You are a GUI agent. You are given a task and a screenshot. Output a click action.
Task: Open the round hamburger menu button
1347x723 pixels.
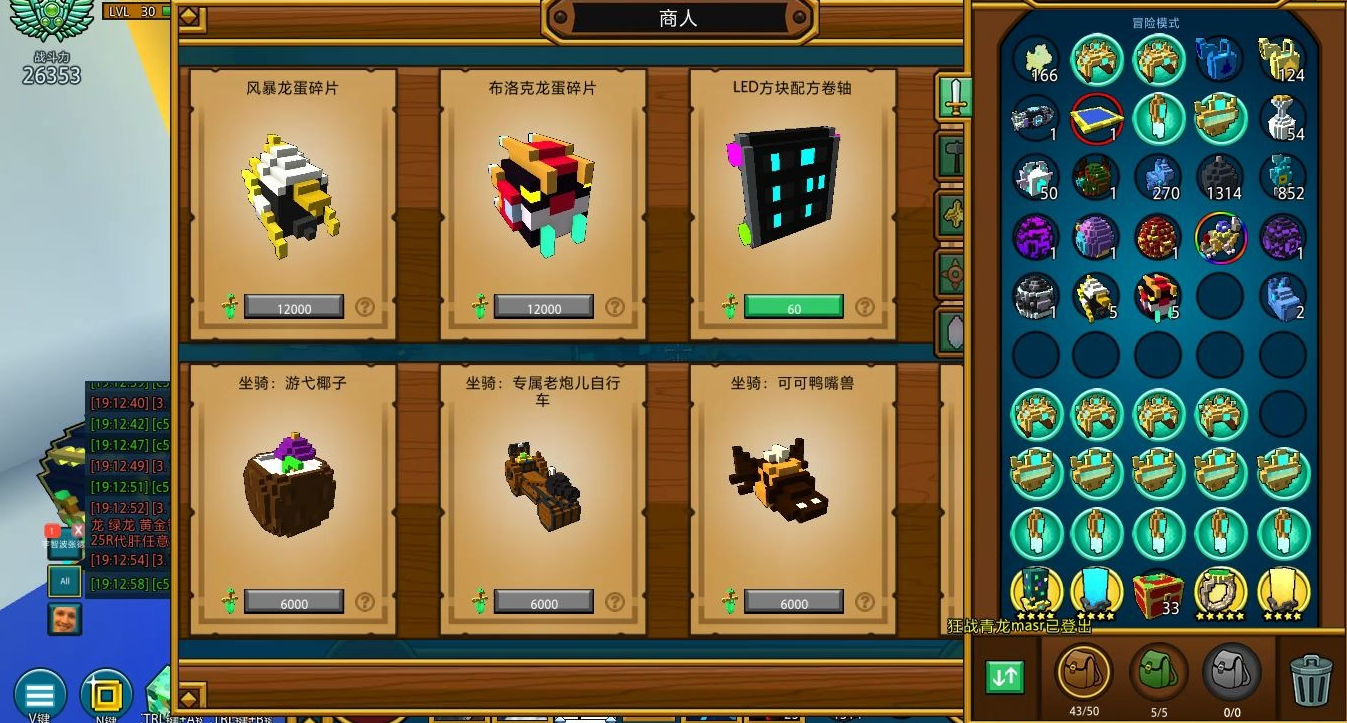(x=40, y=694)
